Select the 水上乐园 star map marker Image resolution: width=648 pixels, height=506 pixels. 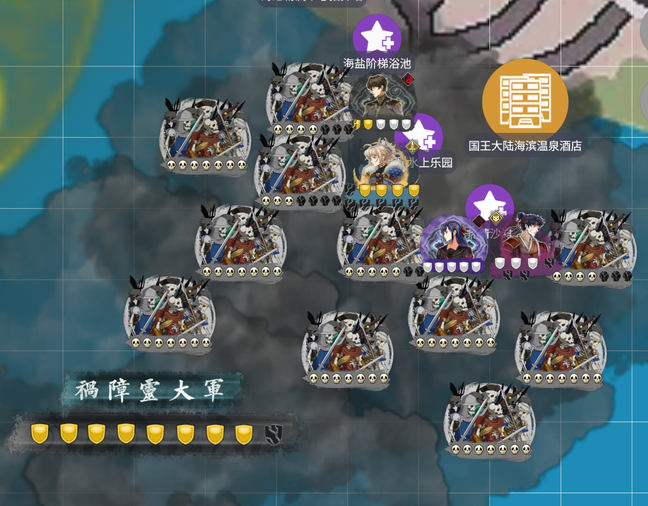[420, 135]
